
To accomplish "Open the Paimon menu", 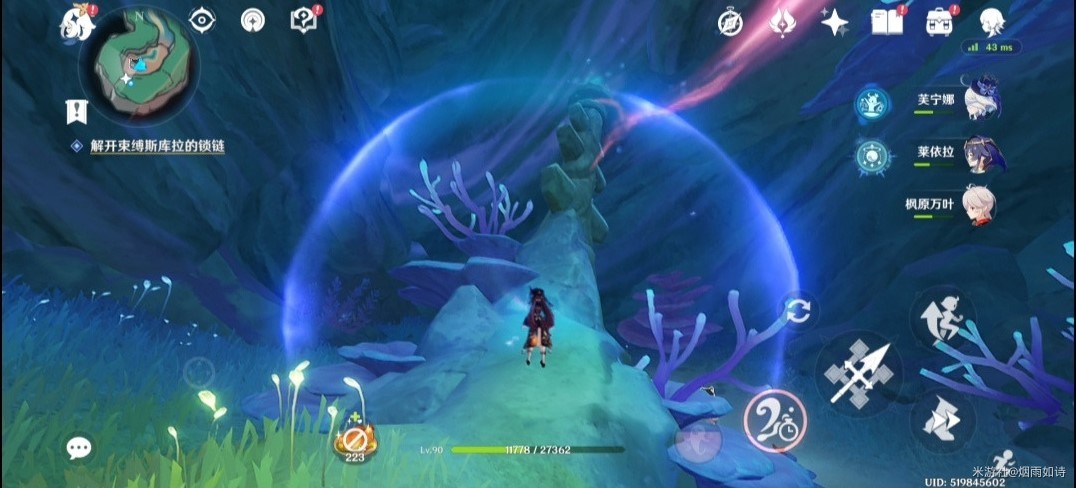I will [x=76, y=22].
